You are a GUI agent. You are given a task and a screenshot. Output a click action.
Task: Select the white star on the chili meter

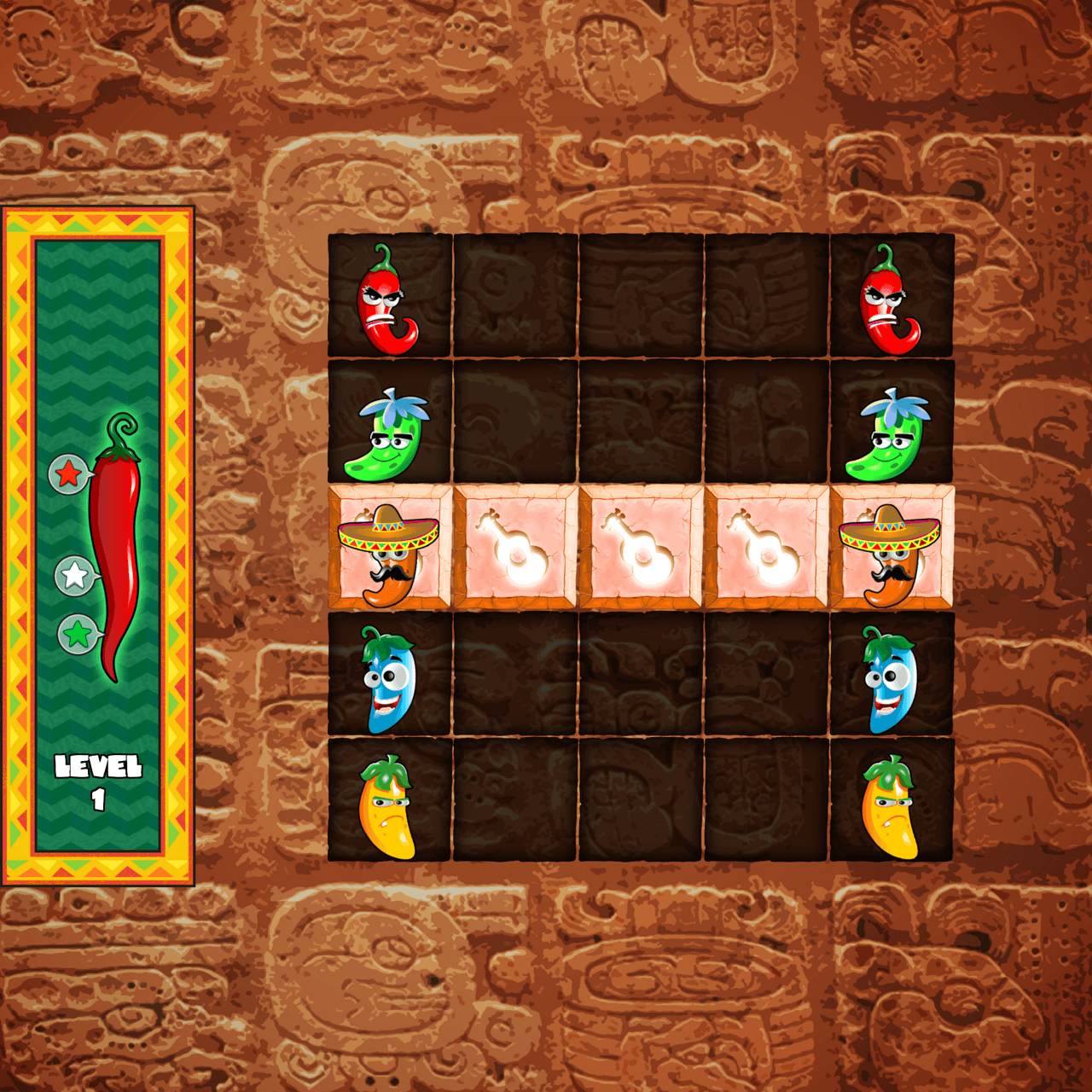[x=73, y=573]
